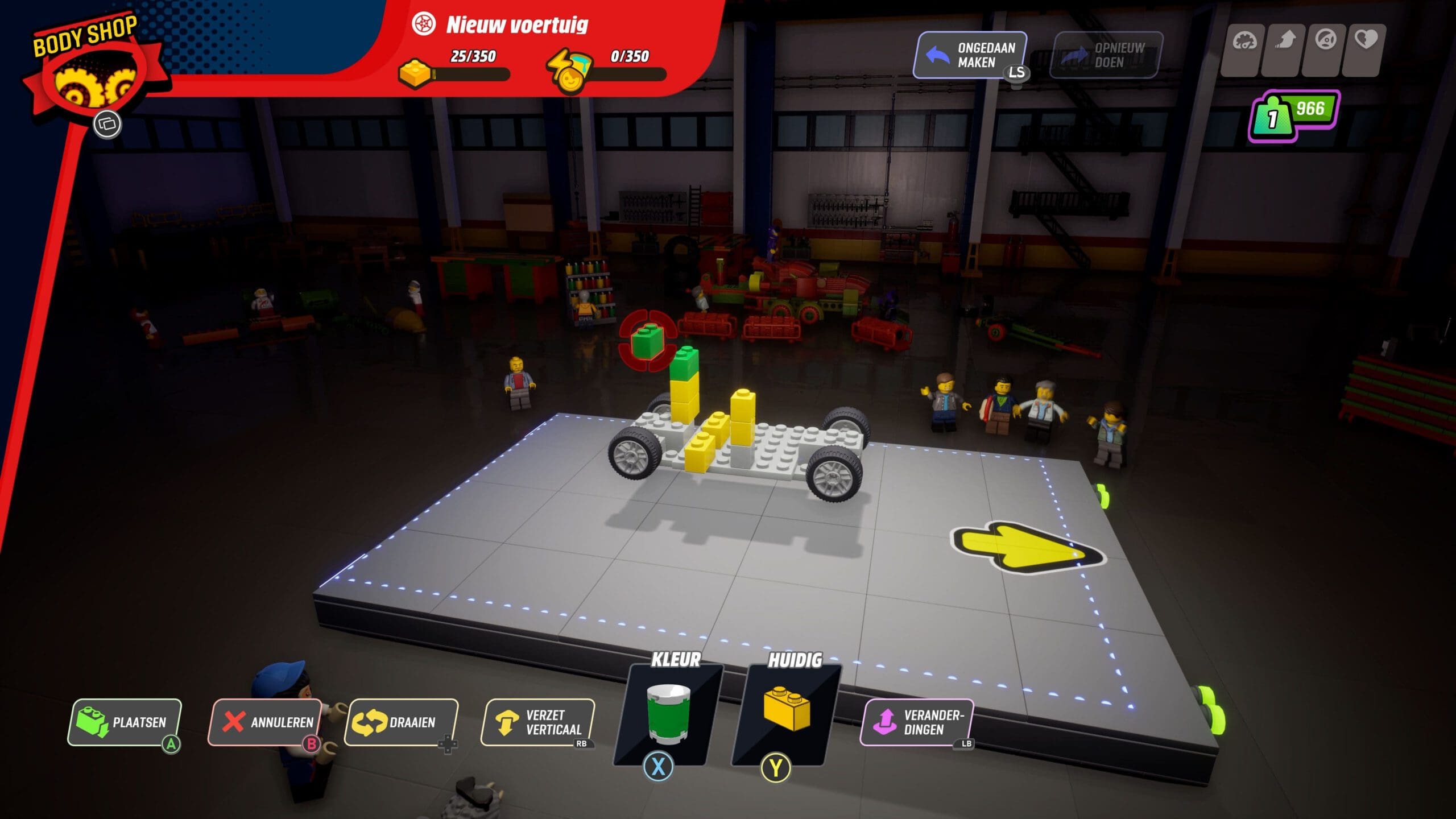Open the Kleur green paint bucket

coord(668,715)
